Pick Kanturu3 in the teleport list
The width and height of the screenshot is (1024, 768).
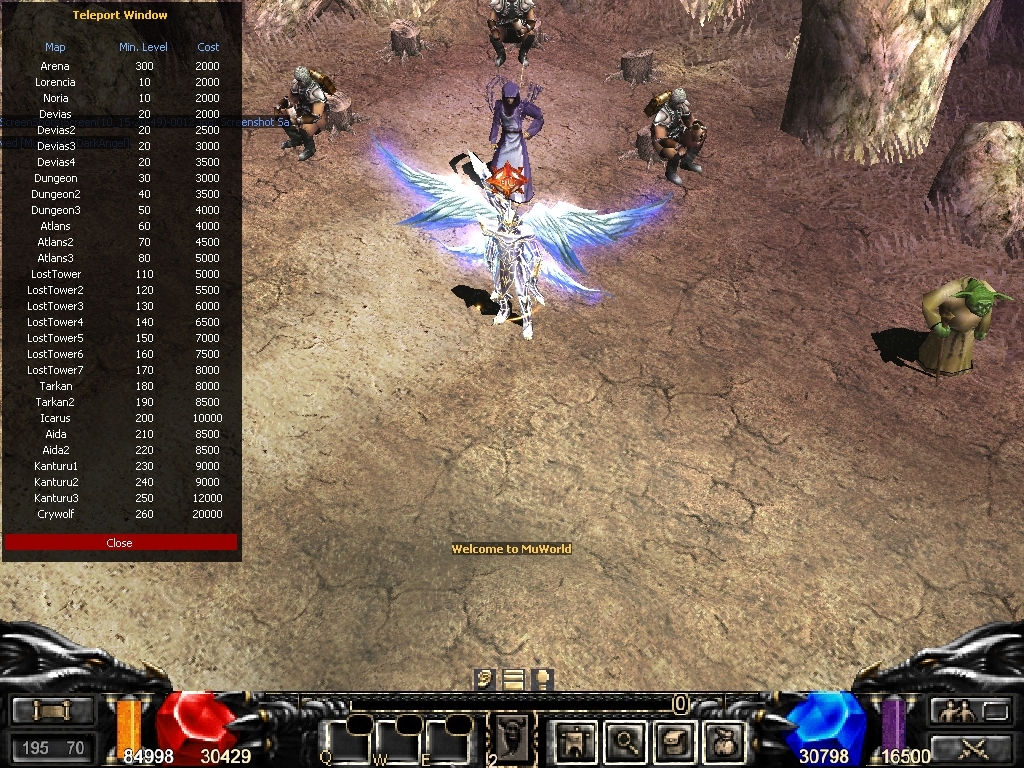click(56, 498)
